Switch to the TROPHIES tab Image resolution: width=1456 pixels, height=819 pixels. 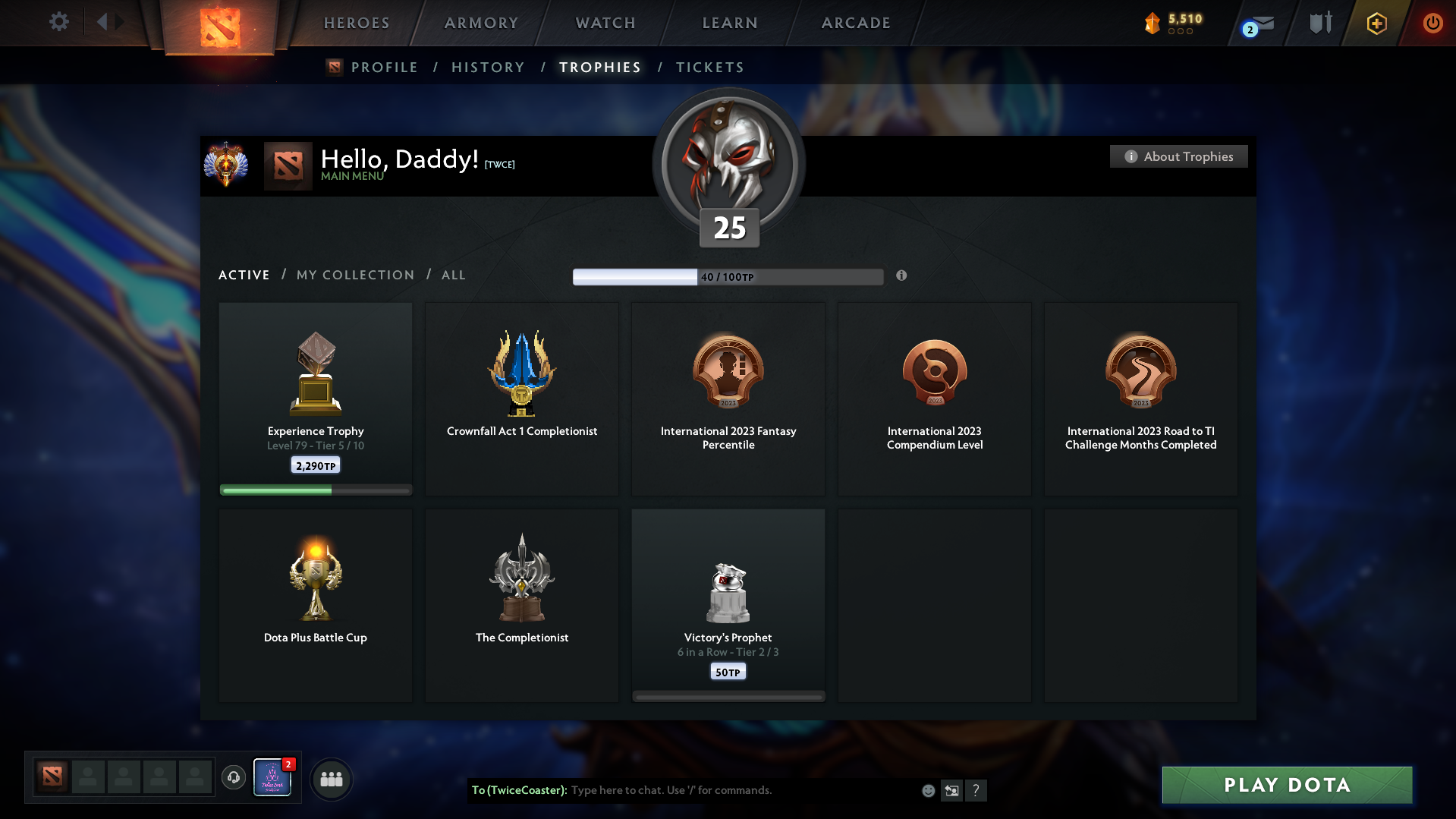coord(599,67)
